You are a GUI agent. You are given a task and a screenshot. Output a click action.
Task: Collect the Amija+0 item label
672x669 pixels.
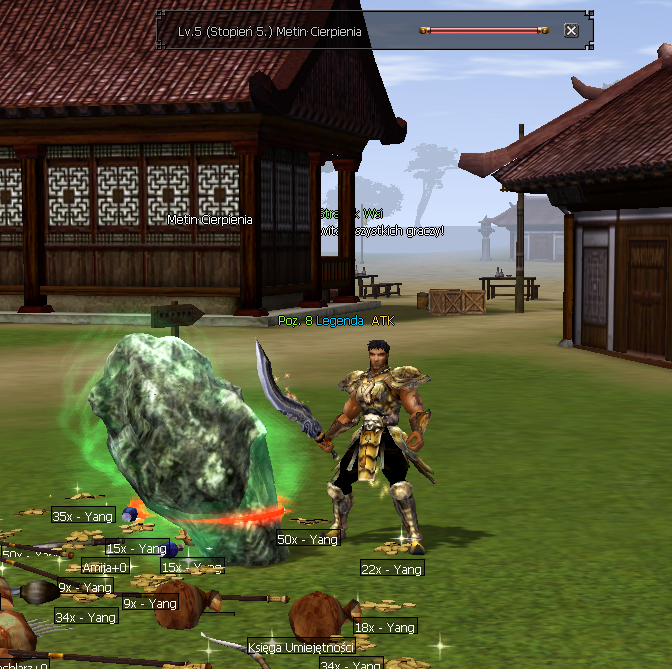(105, 567)
